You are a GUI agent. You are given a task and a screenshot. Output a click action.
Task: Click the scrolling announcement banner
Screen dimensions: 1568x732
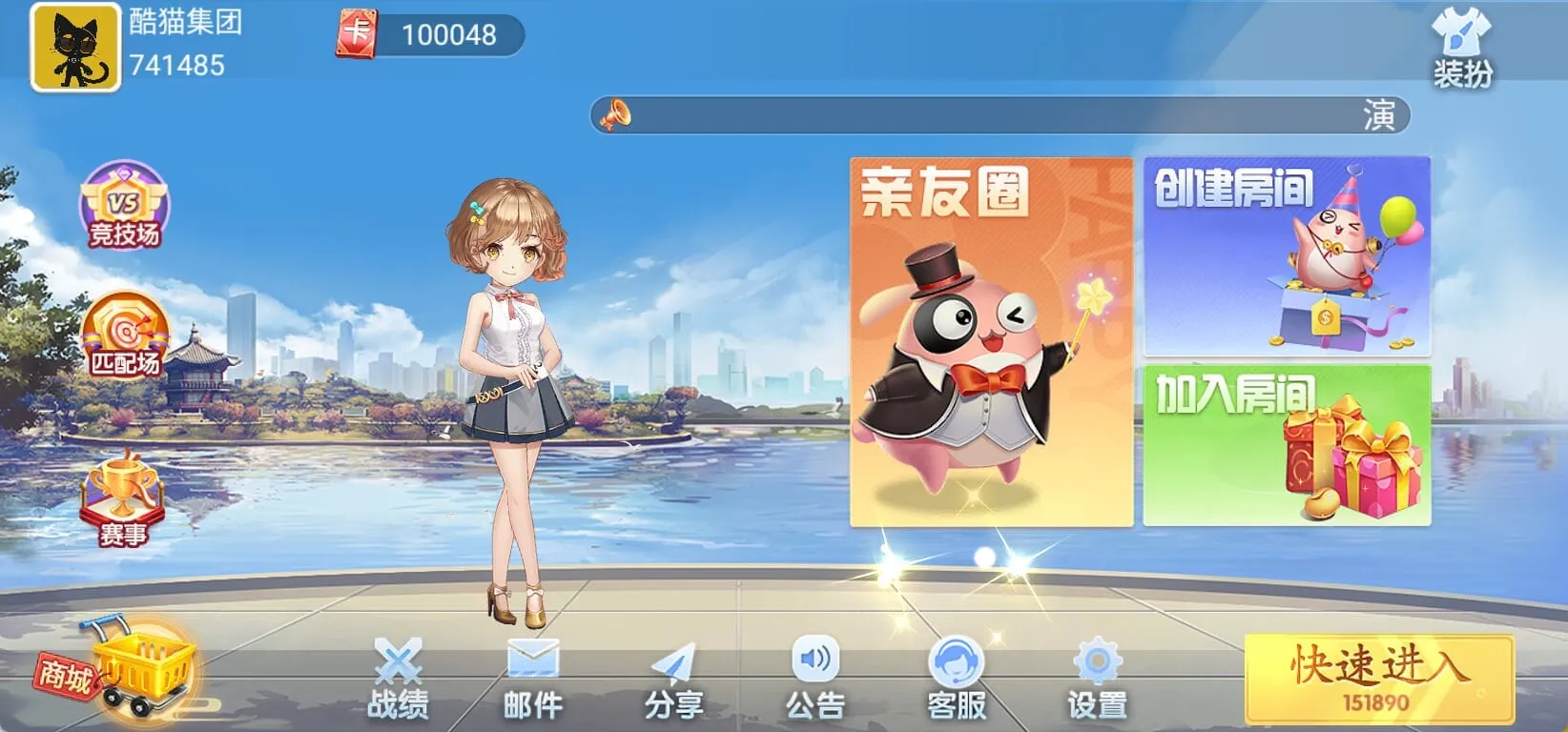coord(1001,117)
